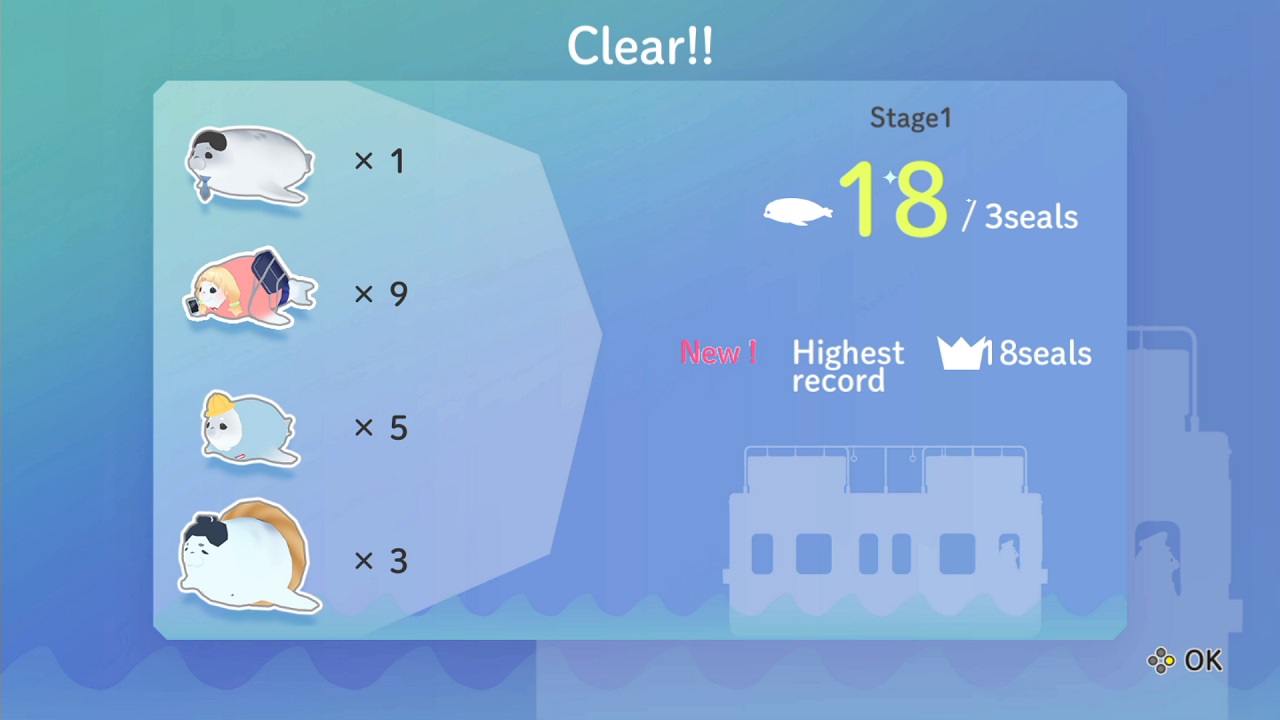Screen dimensions: 1280x720
Task: Select the Stage1 tab label
Action: [x=910, y=117]
